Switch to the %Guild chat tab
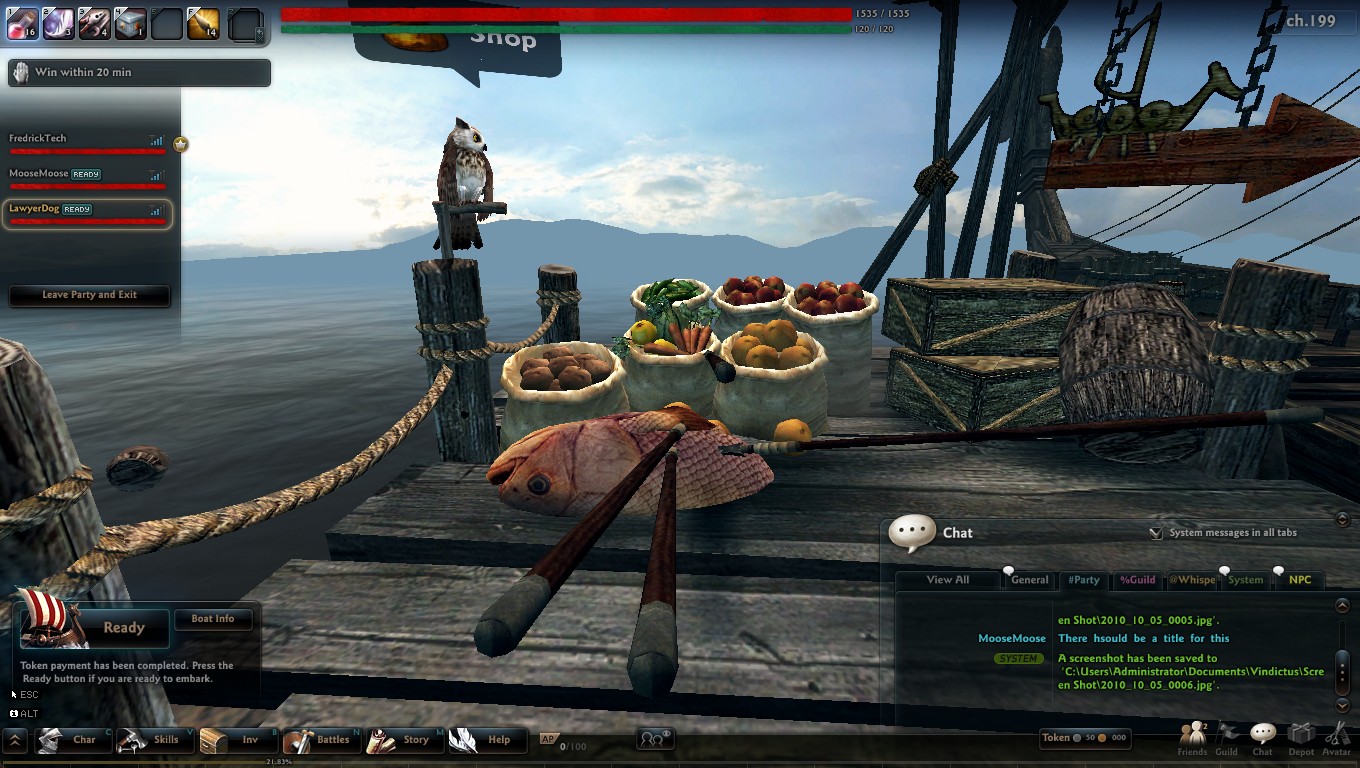 pos(1137,580)
